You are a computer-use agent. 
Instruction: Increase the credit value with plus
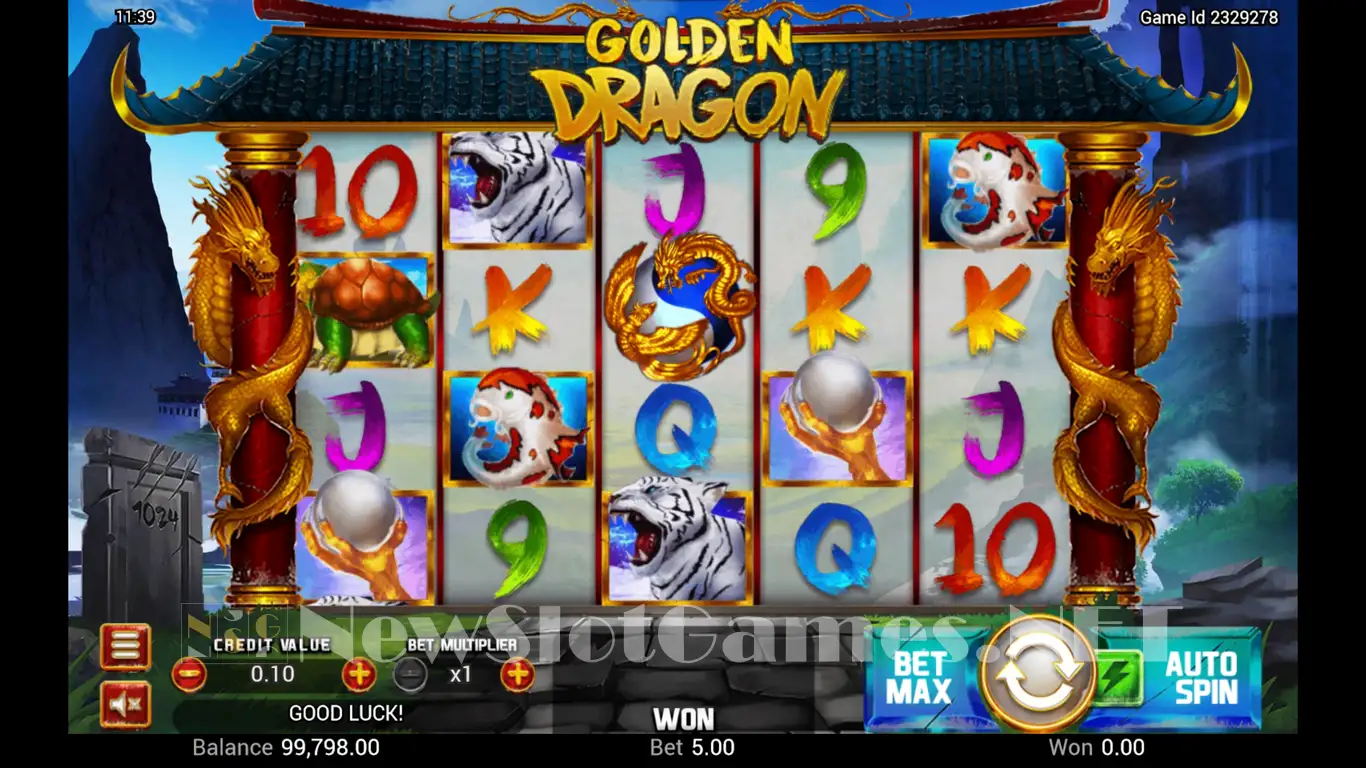[358, 674]
